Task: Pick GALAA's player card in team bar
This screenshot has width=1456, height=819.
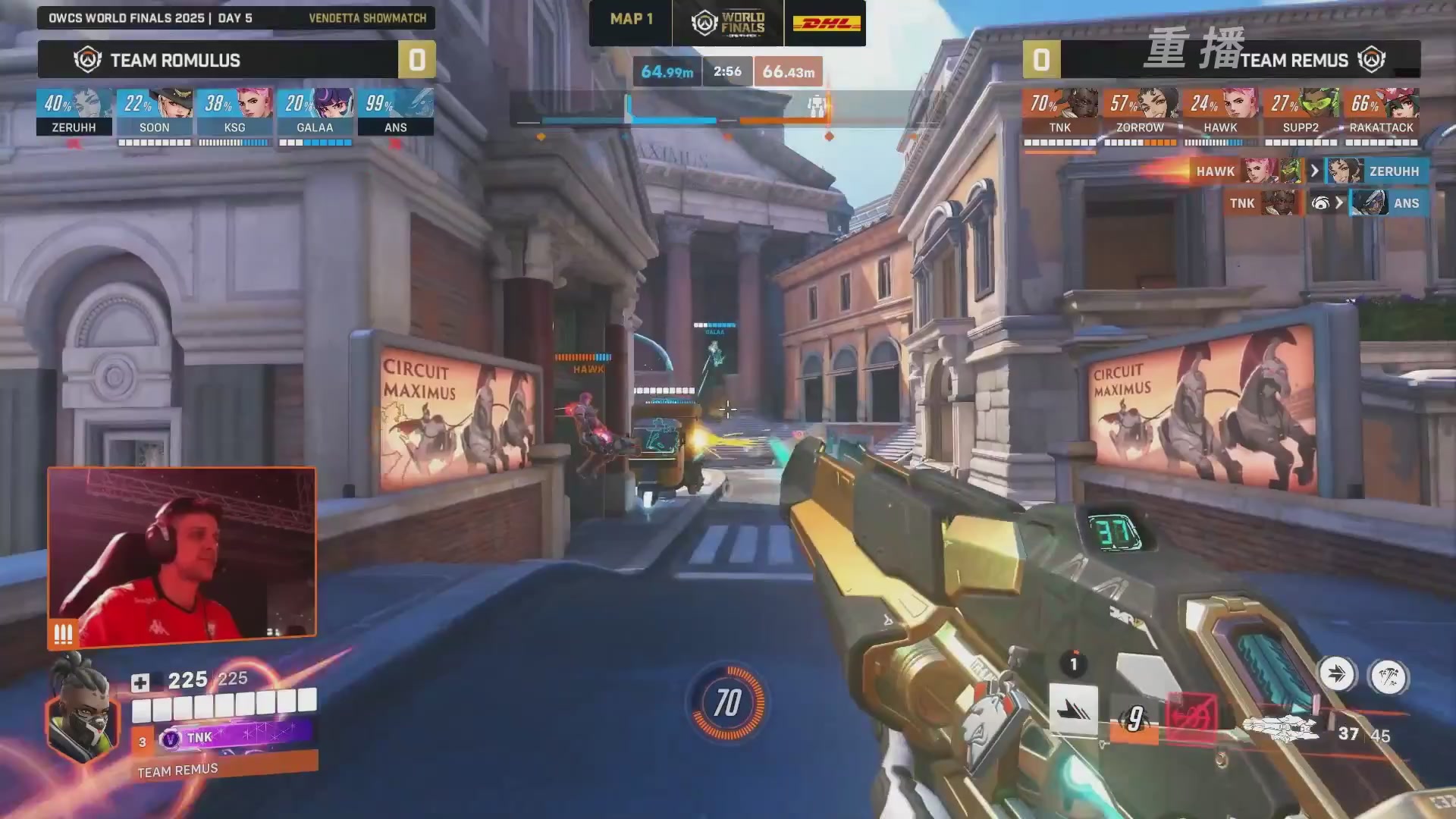Action: [x=315, y=111]
